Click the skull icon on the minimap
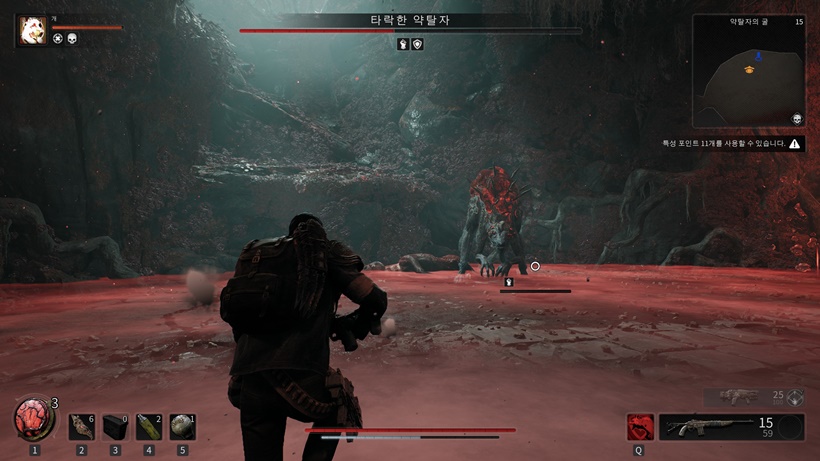This screenshot has height=461, width=820. 797,119
